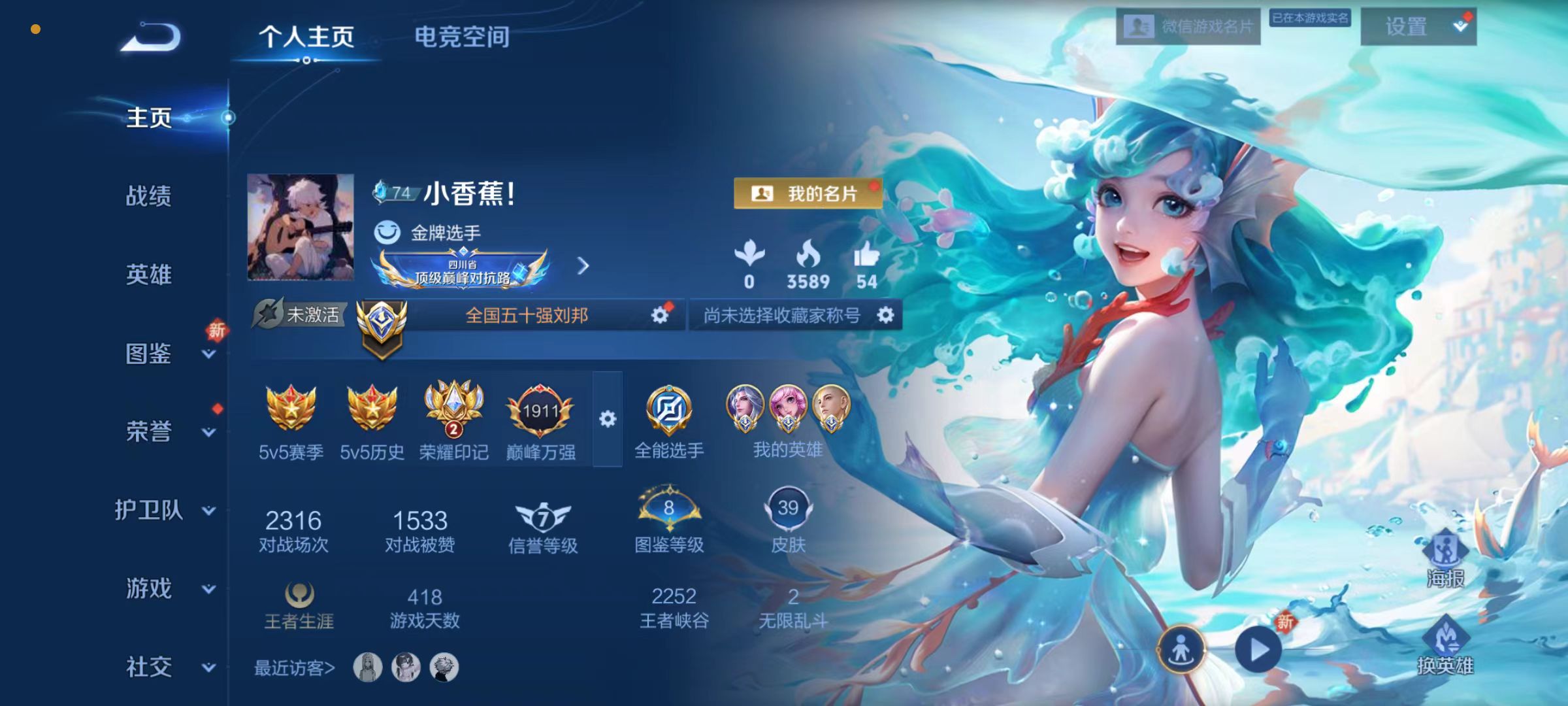Screen dimensions: 1568x706
Task: Expand the 荣誉 sidebar menu
Action: point(208,432)
